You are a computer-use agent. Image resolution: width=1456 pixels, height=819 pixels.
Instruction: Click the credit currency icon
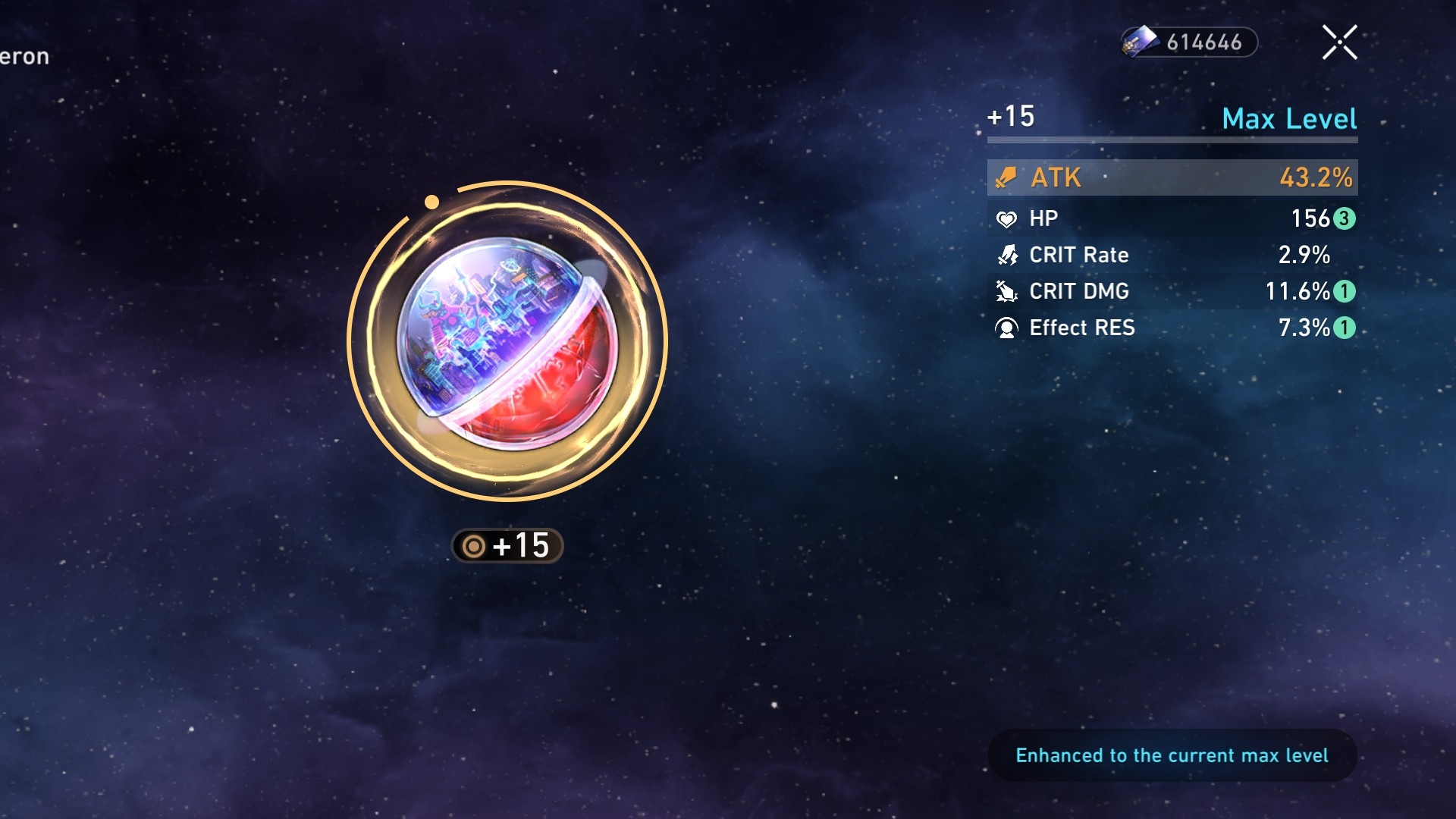(x=1140, y=43)
